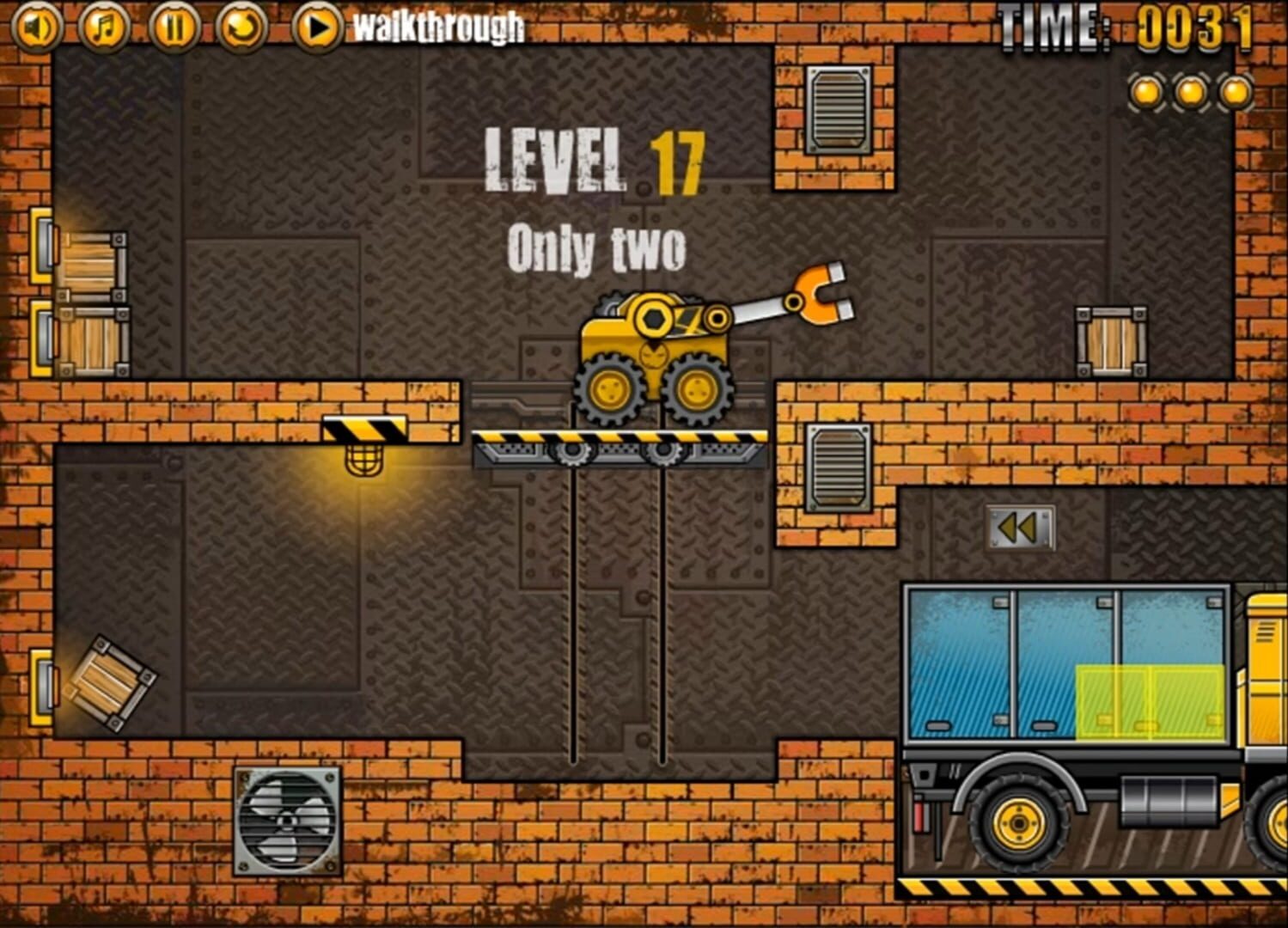Click the third gold ball indicator
The width and height of the screenshot is (1288, 928).
[1236, 93]
